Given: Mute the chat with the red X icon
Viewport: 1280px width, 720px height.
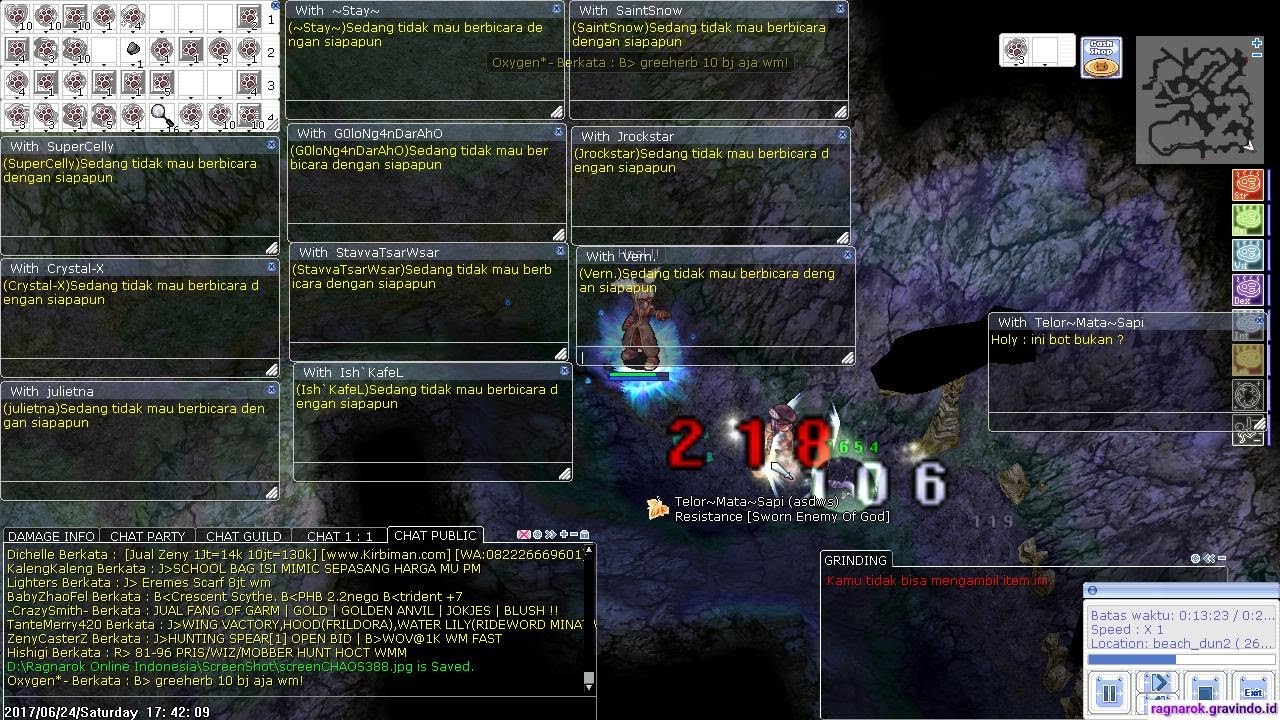Looking at the screenshot, I should tap(524, 534).
